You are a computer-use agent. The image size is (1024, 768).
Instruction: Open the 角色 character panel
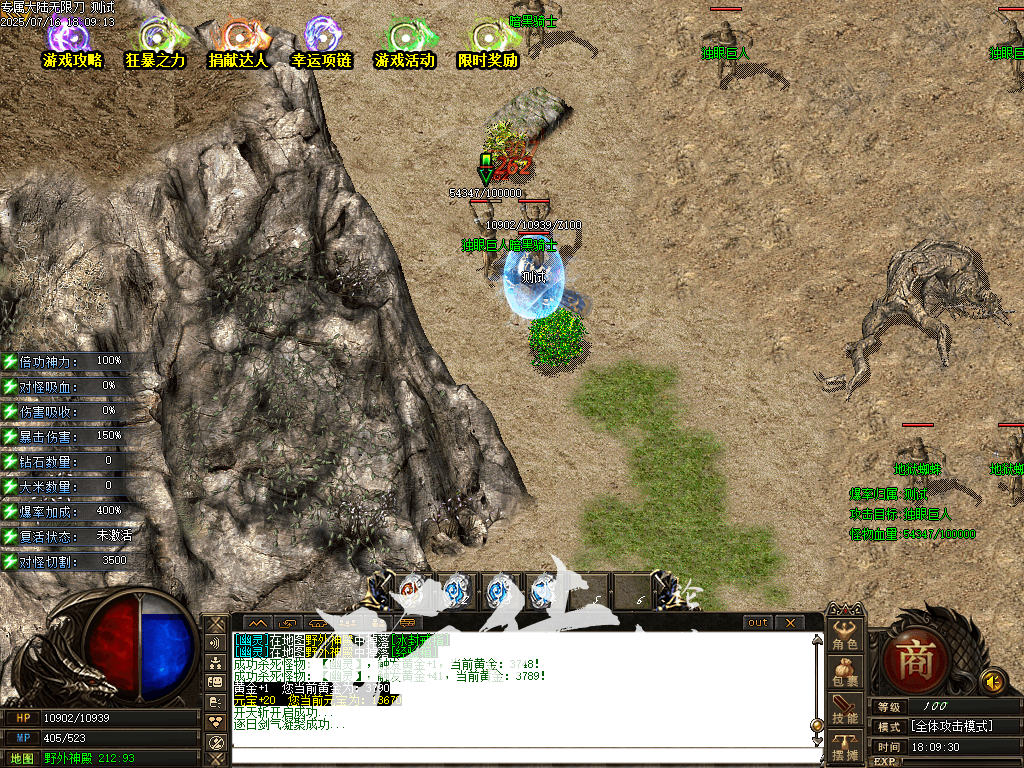pyautogui.click(x=846, y=634)
